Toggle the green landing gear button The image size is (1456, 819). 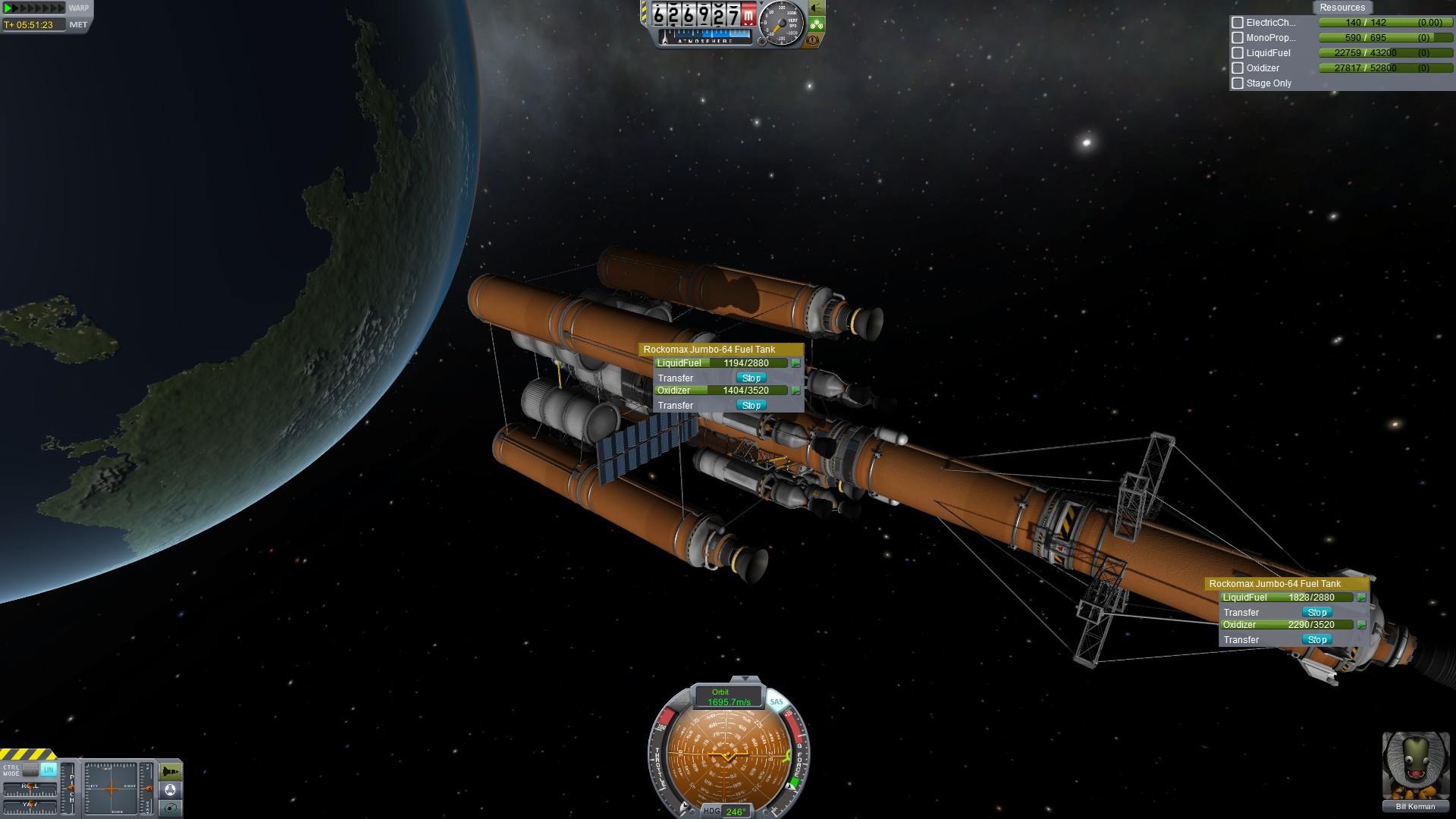click(817, 24)
